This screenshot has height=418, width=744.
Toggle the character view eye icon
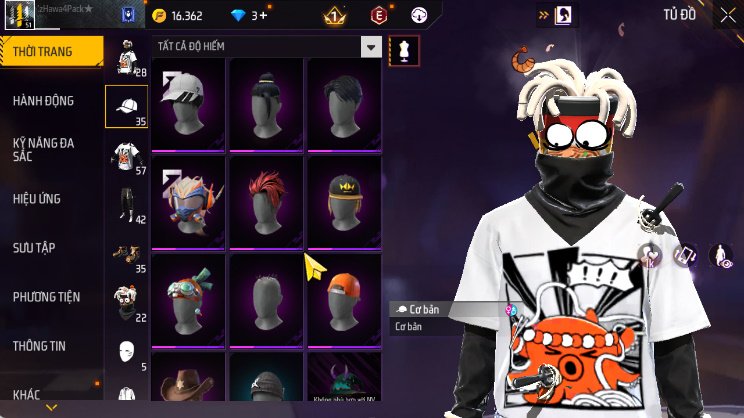pyautogui.click(x=721, y=256)
